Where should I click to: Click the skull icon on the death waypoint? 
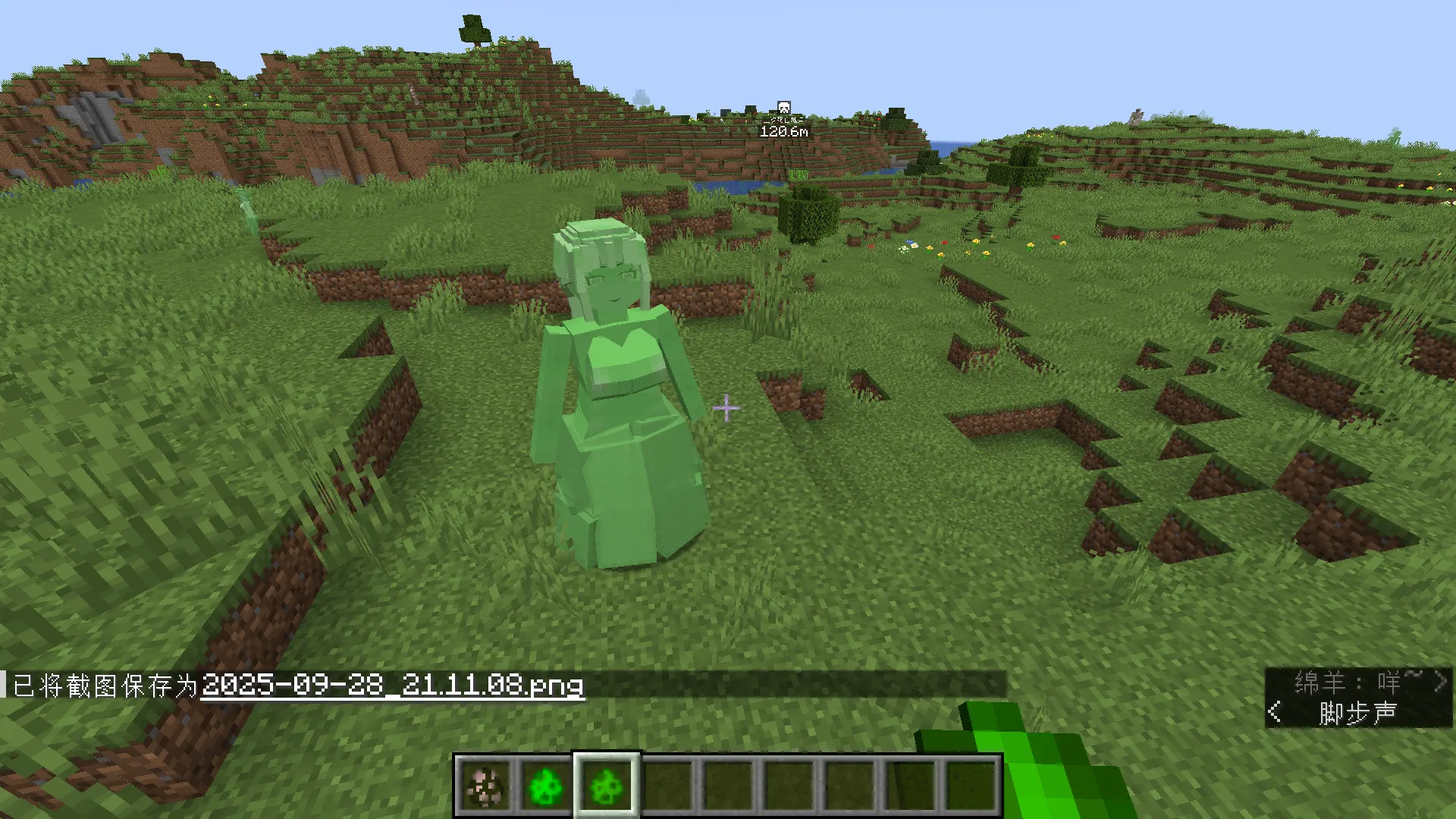click(x=785, y=108)
